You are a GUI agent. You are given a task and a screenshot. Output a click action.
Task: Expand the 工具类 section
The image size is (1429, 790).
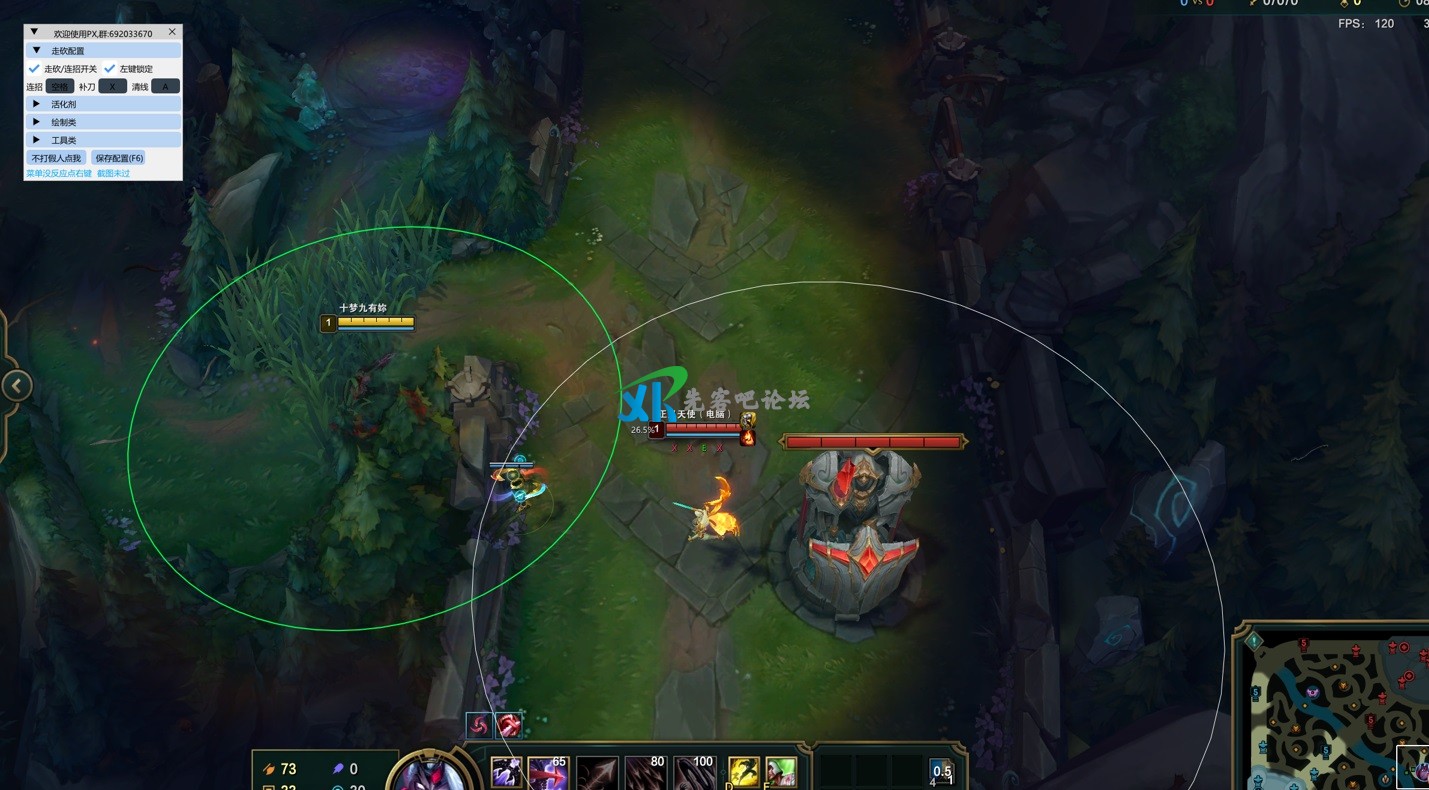(37, 140)
